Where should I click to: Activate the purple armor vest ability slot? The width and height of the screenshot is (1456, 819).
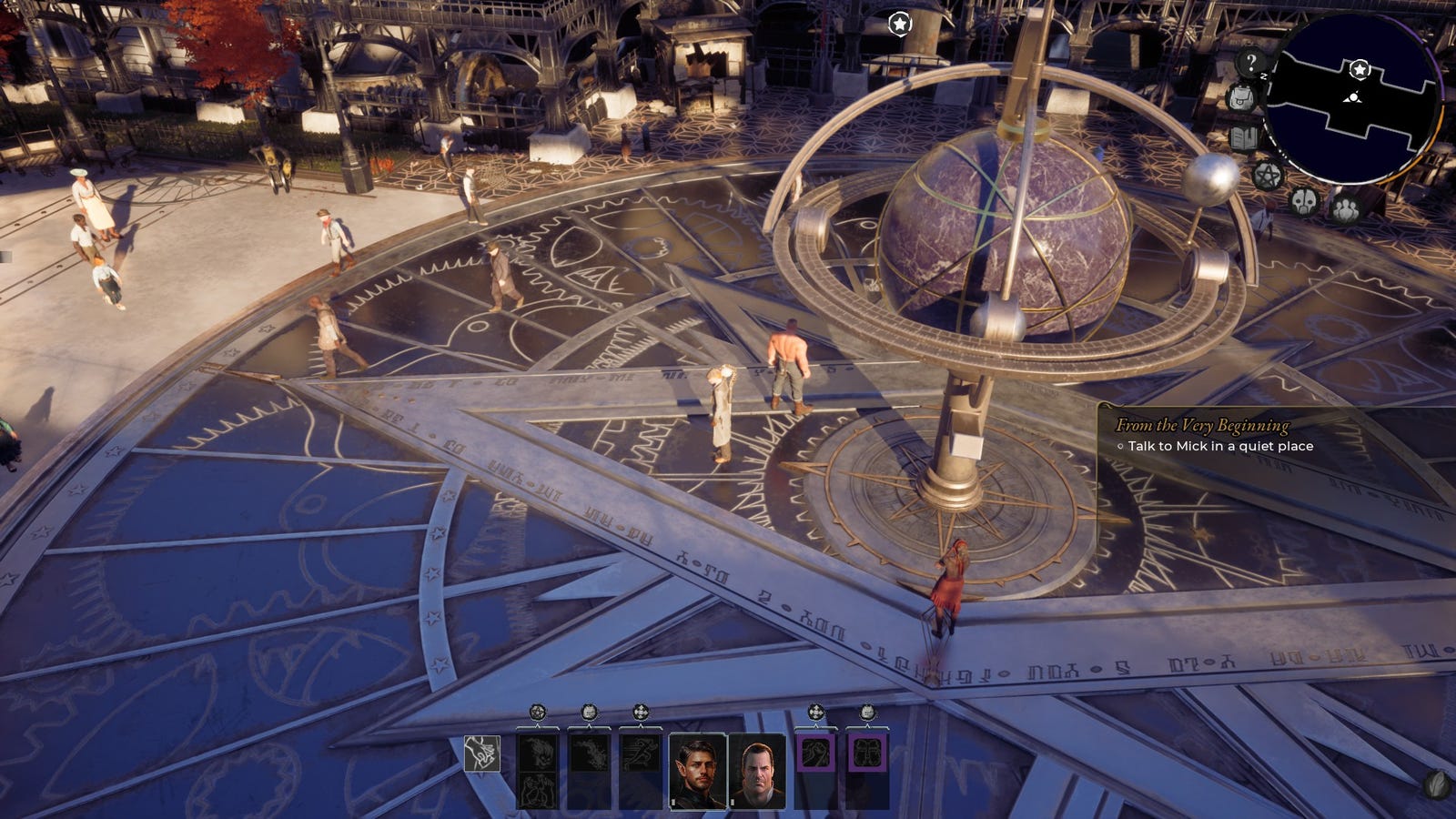[866, 753]
